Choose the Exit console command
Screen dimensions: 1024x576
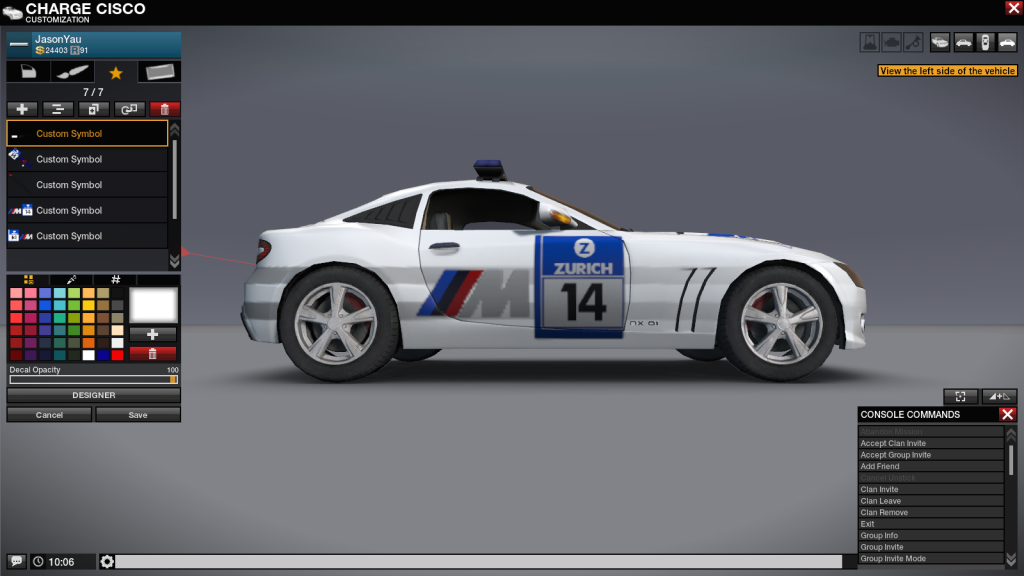[x=930, y=524]
